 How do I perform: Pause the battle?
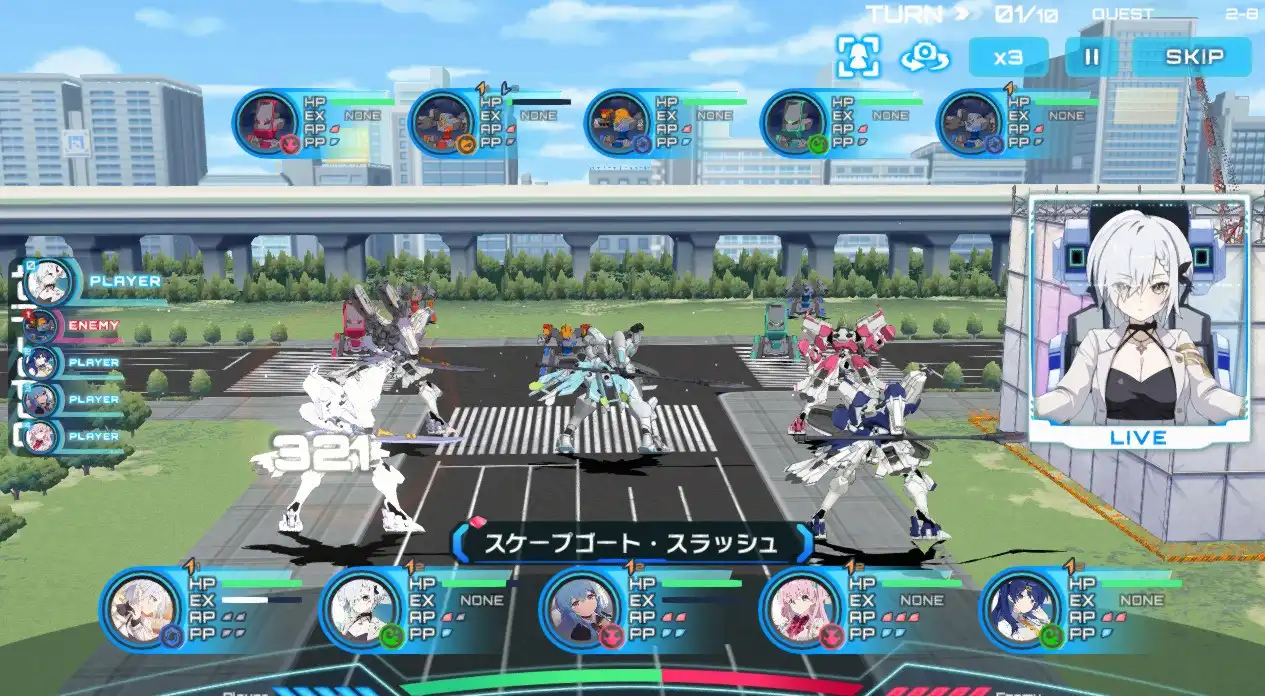point(1092,57)
